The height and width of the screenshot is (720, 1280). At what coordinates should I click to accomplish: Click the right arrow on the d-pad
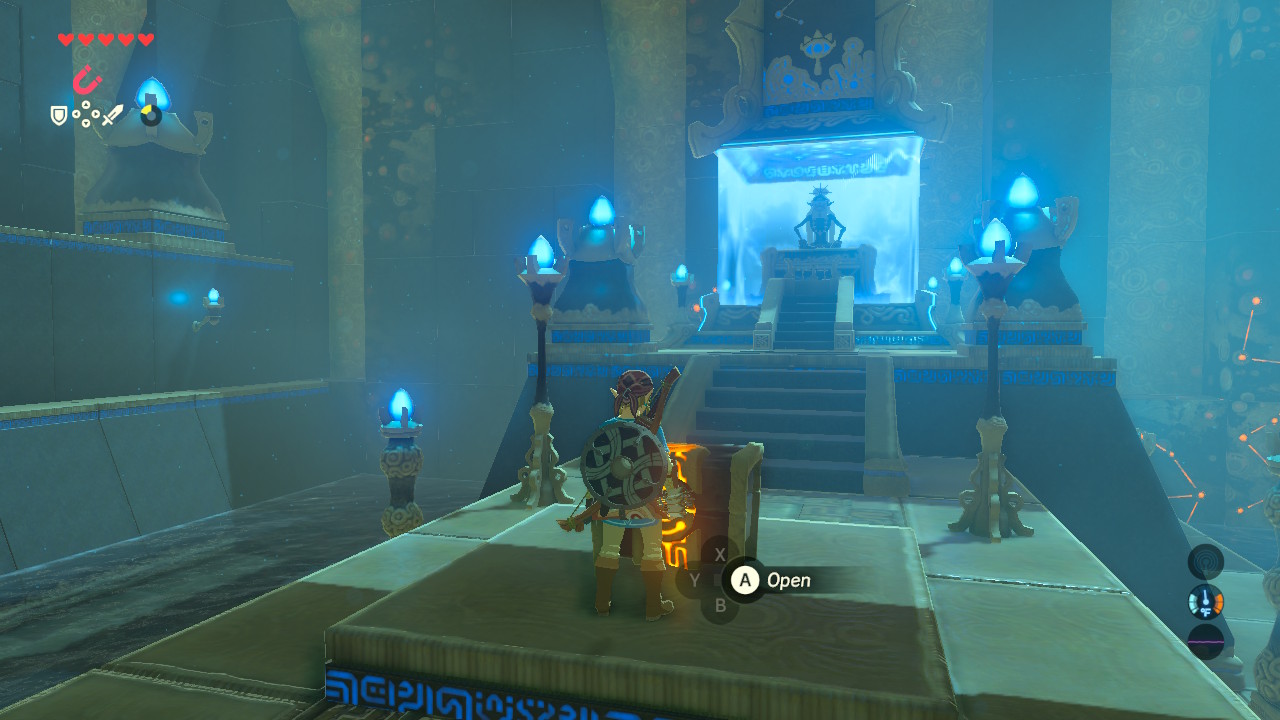click(x=96, y=114)
